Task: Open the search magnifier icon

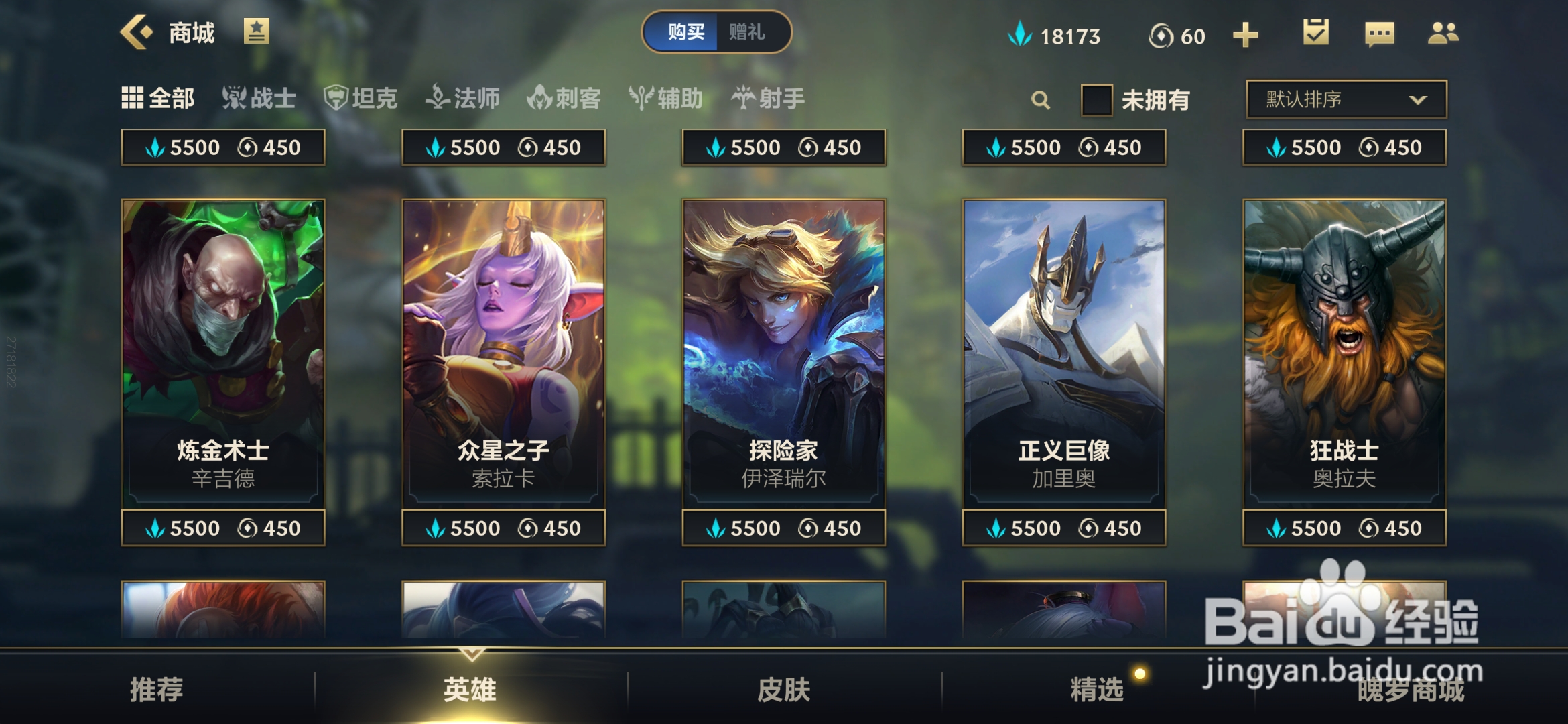Action: (1041, 99)
